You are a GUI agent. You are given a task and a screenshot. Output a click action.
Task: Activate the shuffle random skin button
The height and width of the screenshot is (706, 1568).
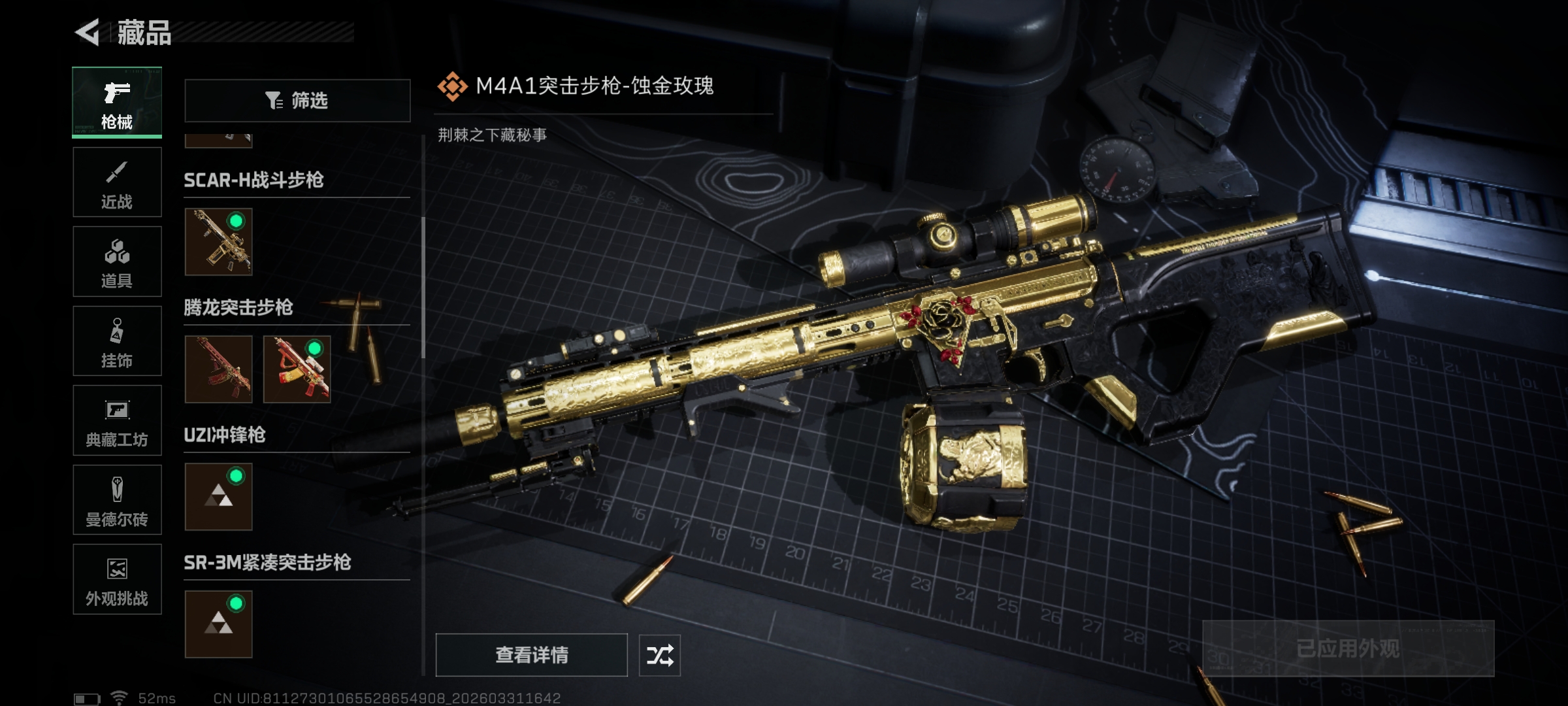coord(660,655)
